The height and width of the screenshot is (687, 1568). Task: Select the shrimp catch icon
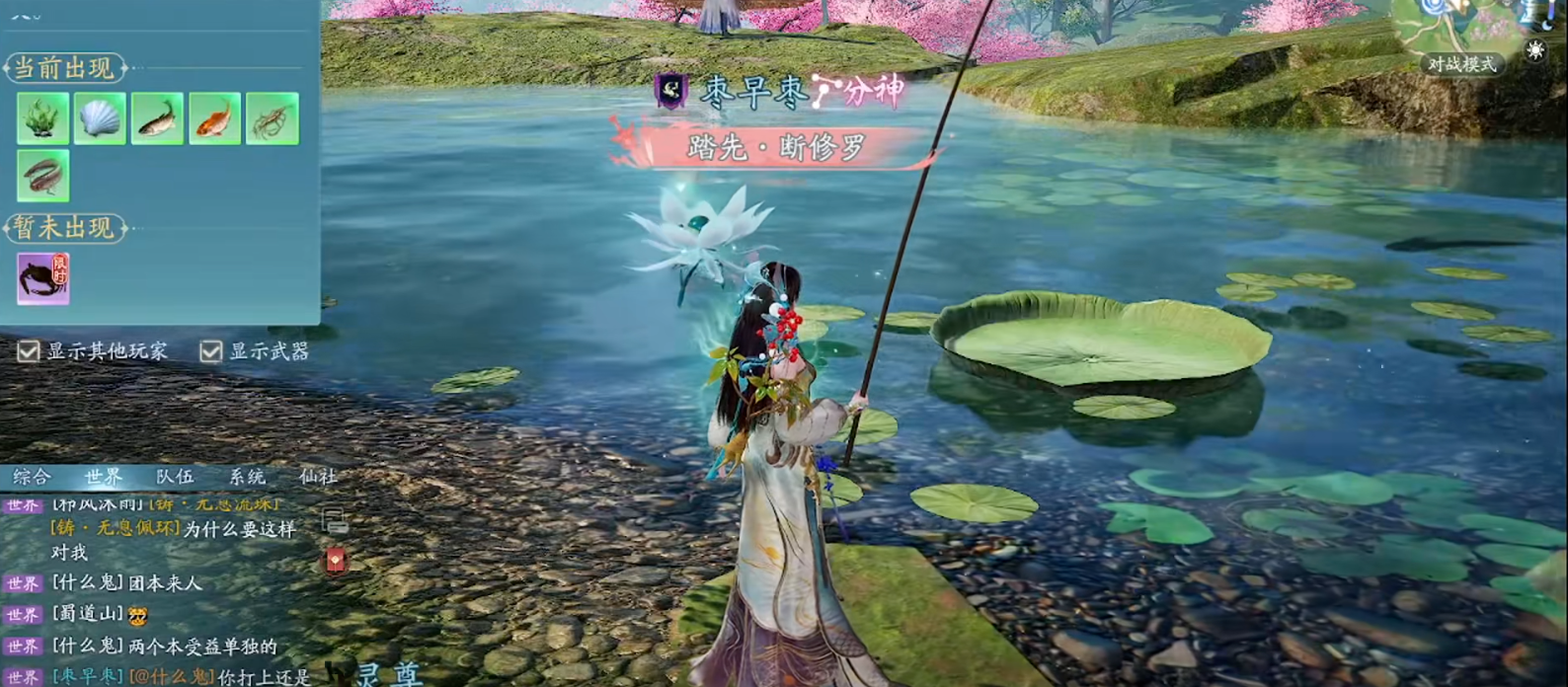[x=272, y=118]
